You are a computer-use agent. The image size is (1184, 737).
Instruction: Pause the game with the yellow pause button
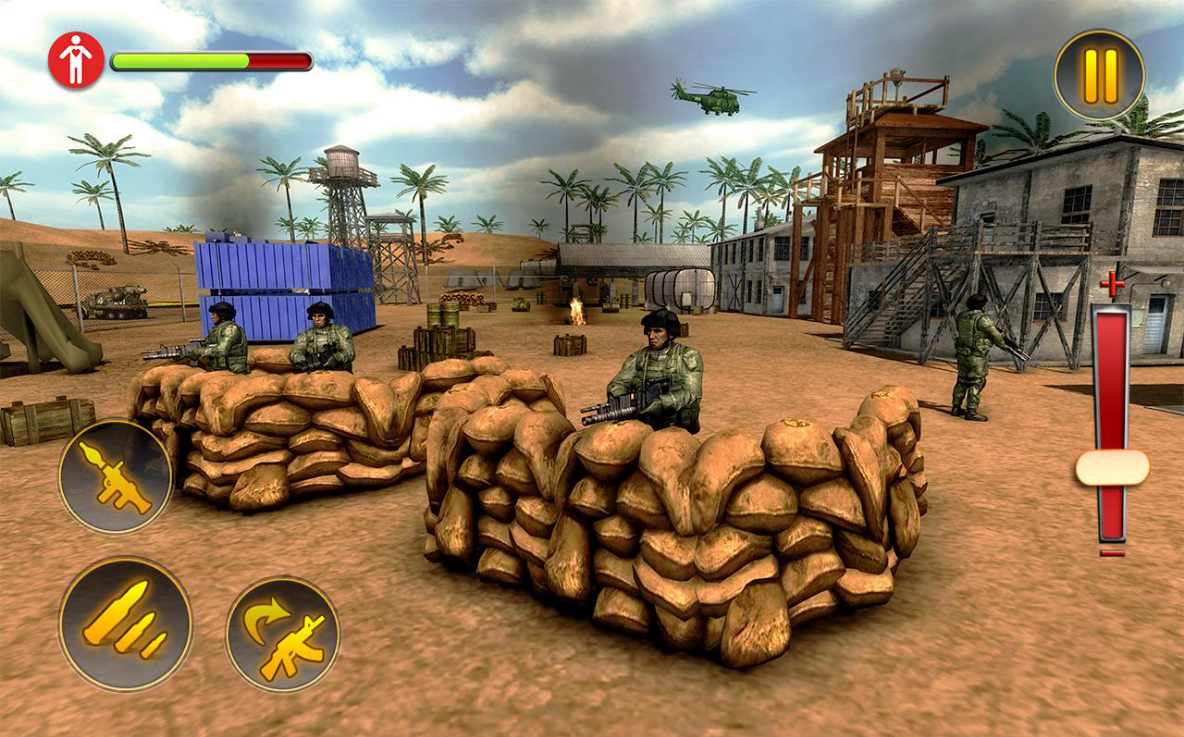click(1099, 76)
